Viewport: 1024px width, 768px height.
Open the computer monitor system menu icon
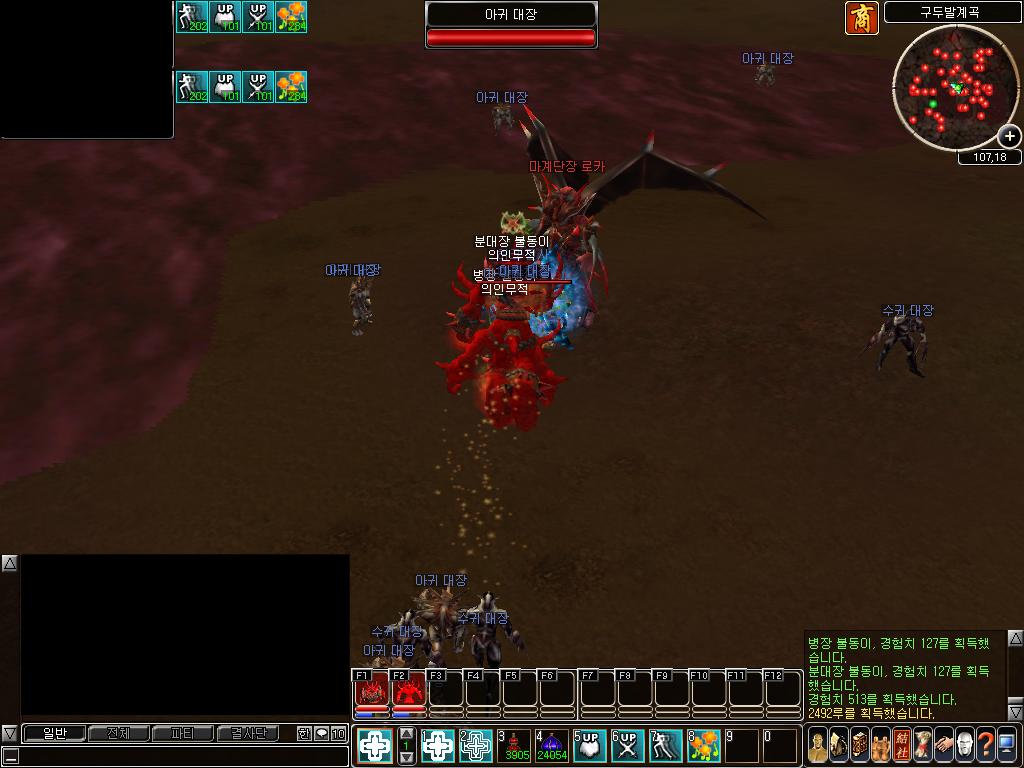coord(1006,745)
